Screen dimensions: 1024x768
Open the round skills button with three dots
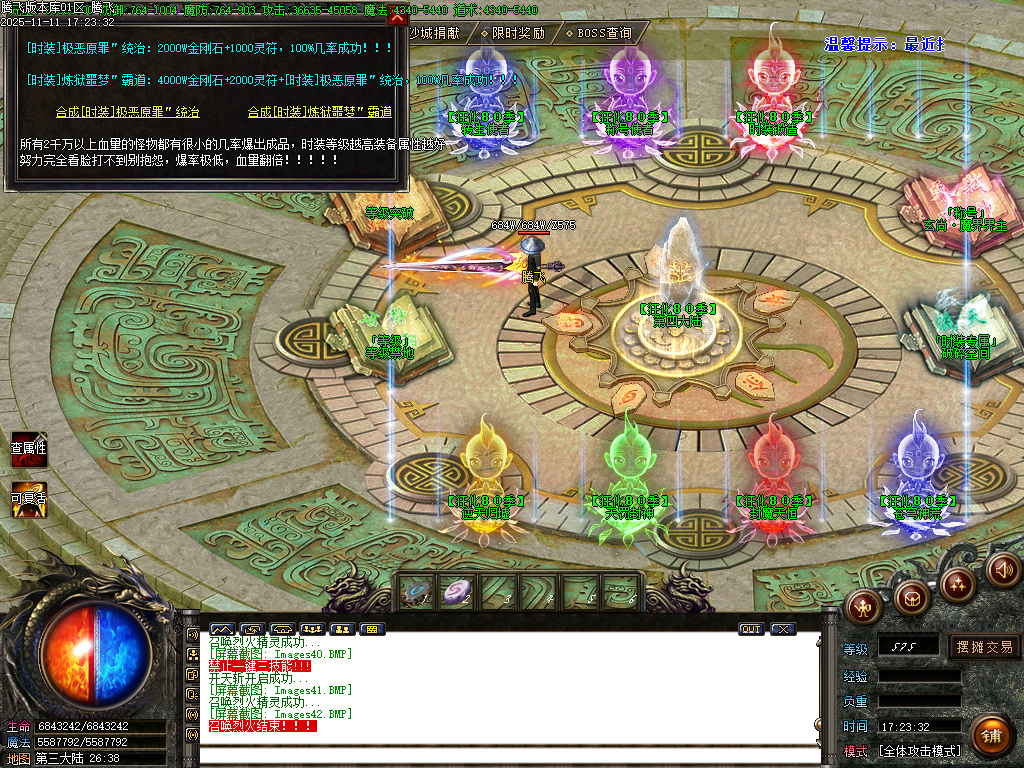click(957, 583)
